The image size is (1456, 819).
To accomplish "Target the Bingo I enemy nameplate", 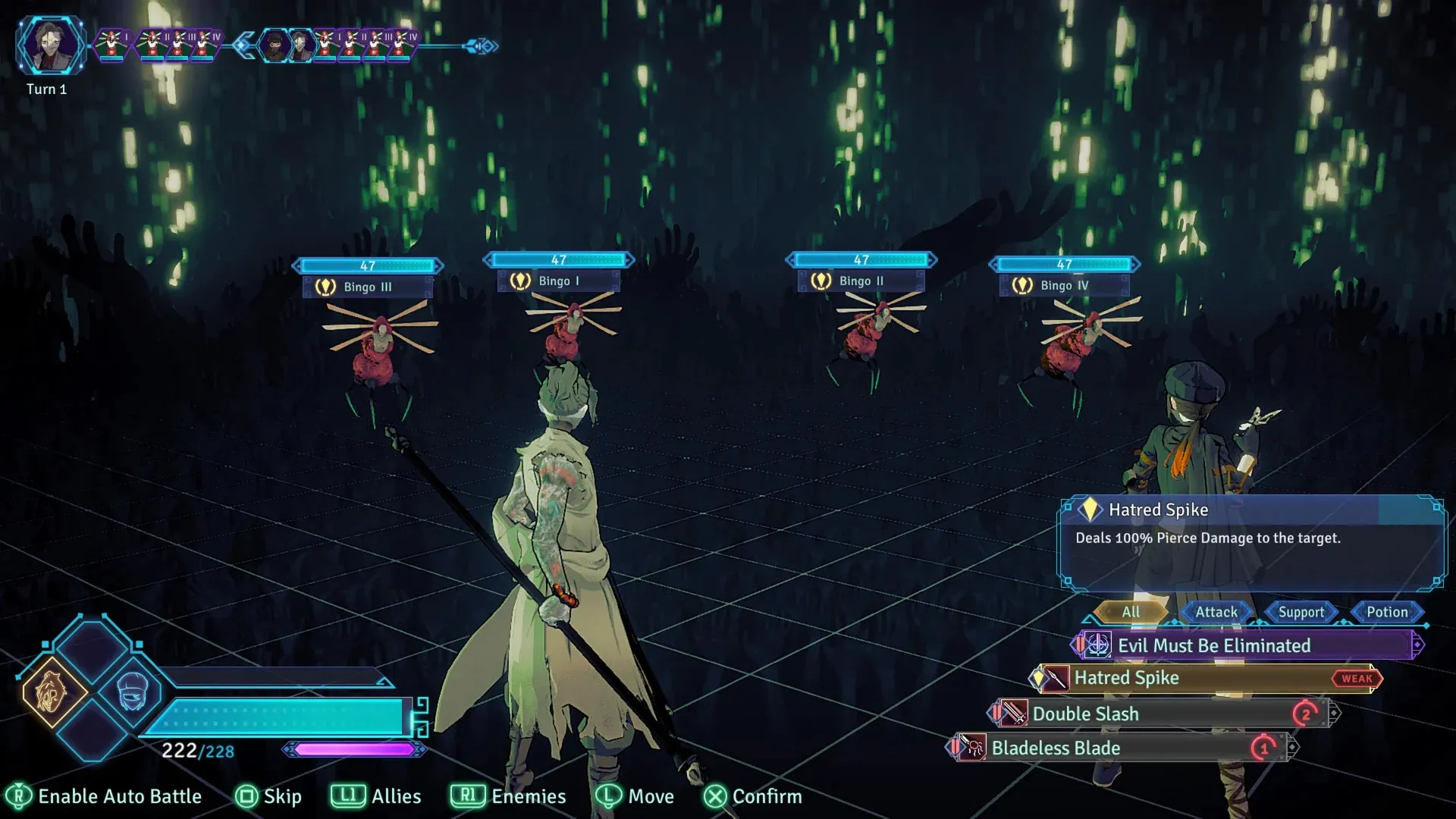I will pos(559,281).
